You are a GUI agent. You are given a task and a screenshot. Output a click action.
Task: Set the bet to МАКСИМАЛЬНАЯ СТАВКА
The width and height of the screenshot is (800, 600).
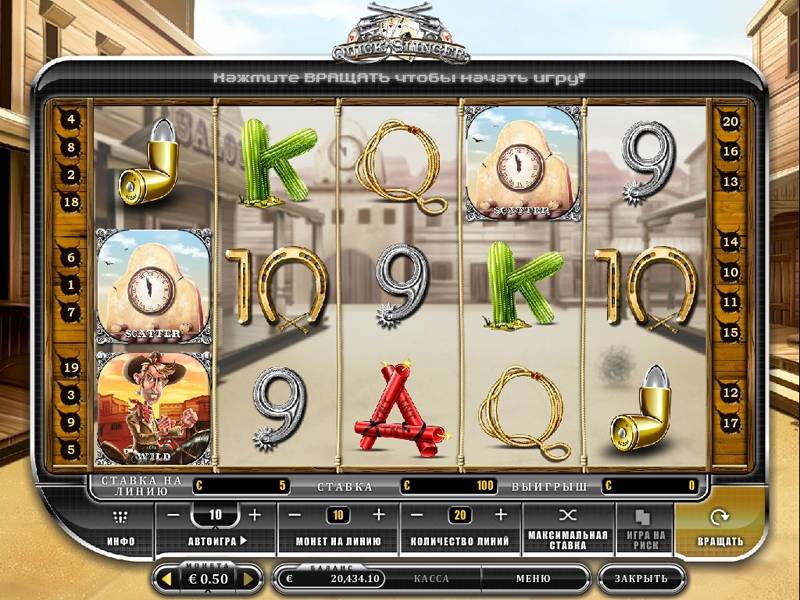pos(568,527)
